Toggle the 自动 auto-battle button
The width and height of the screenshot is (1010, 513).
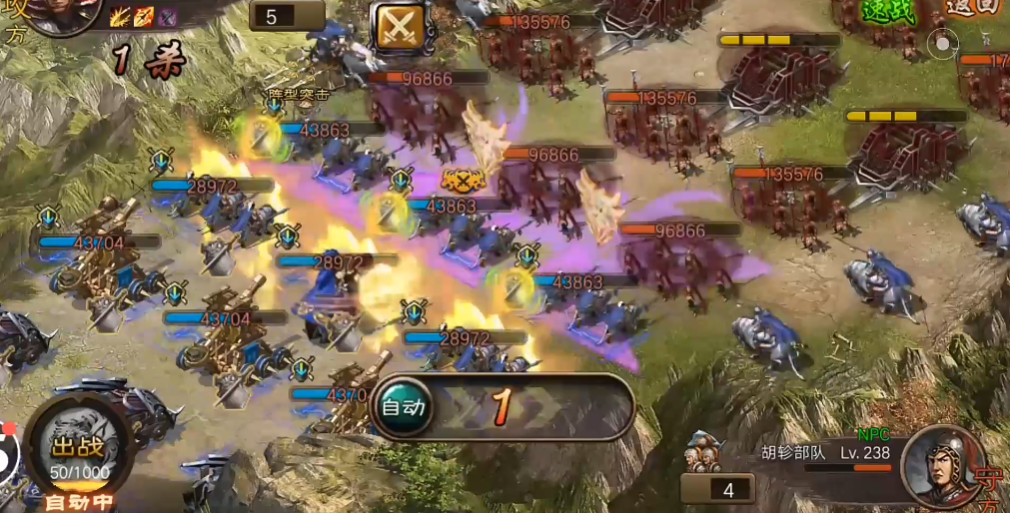coord(403,407)
